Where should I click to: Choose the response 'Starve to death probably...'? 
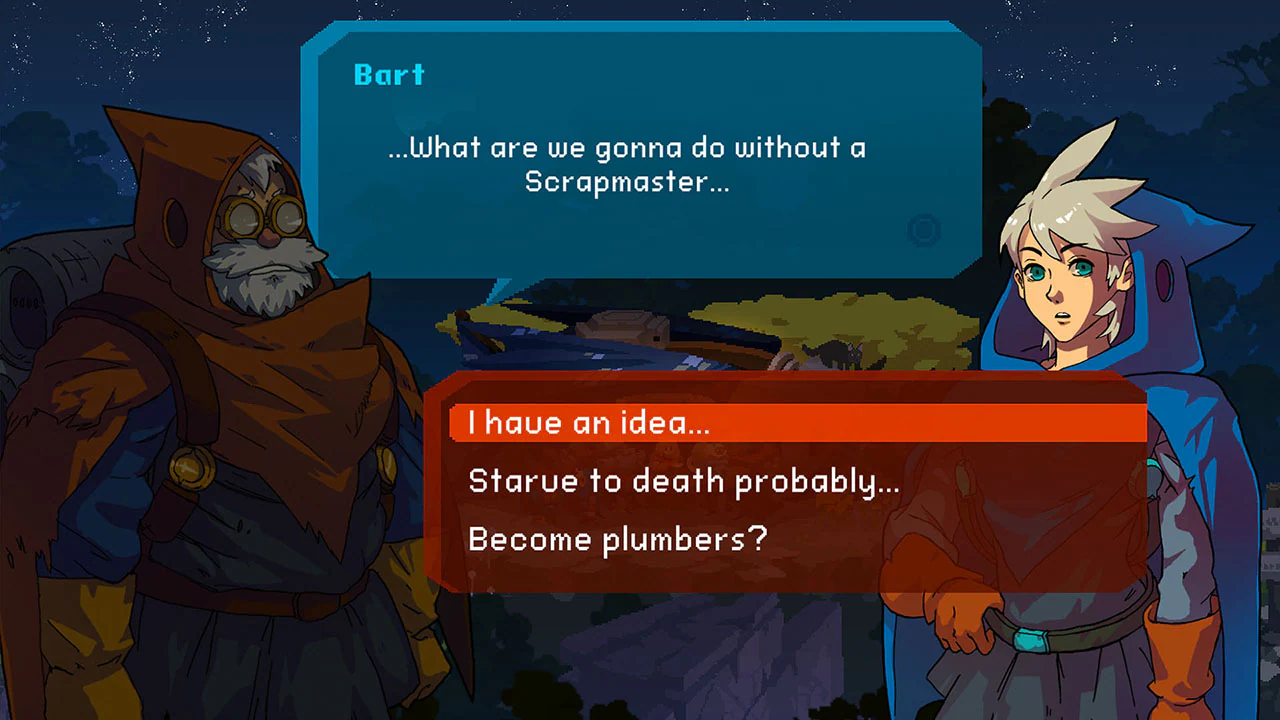coord(684,480)
